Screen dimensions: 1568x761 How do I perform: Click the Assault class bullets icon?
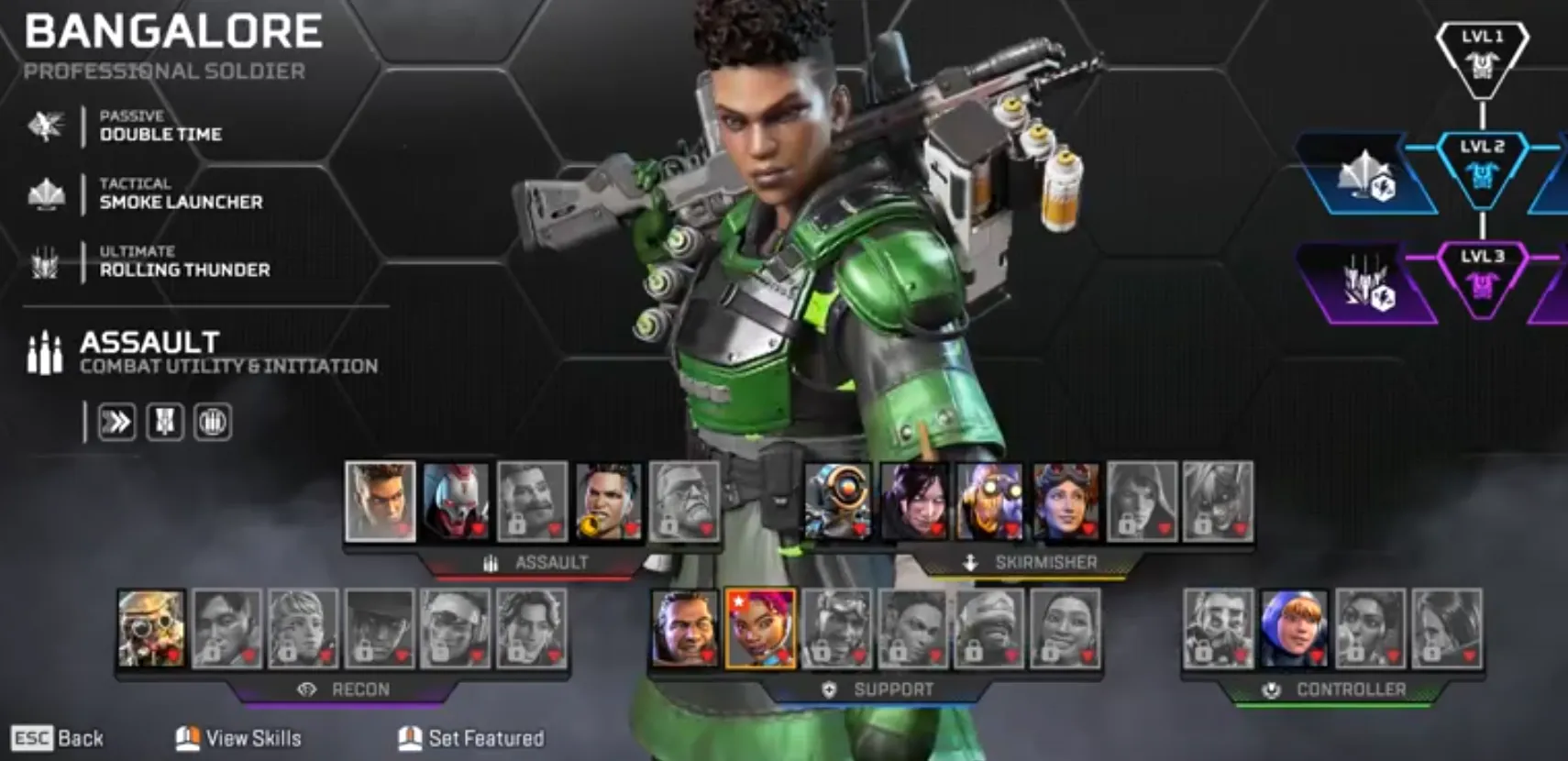[x=44, y=353]
